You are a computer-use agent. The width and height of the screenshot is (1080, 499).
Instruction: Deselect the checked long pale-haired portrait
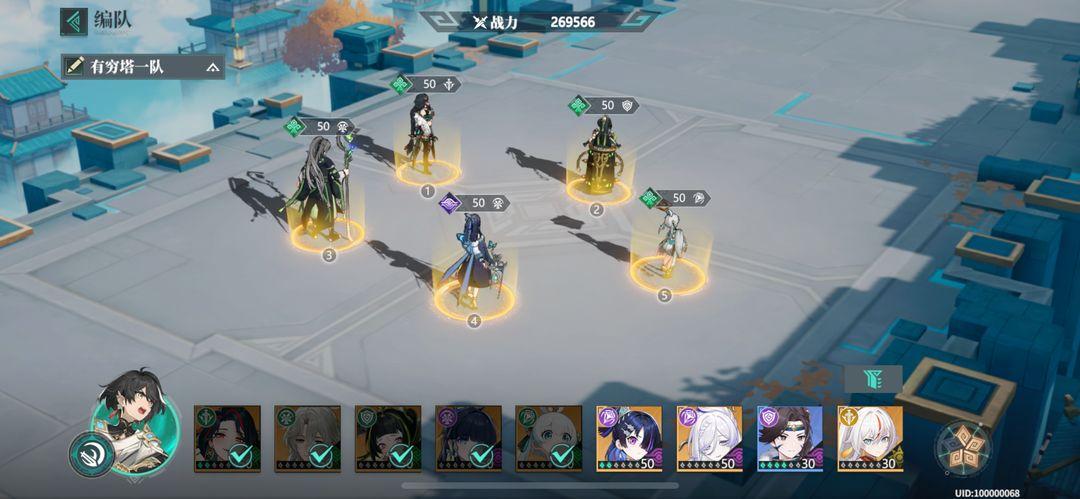(x=307, y=438)
